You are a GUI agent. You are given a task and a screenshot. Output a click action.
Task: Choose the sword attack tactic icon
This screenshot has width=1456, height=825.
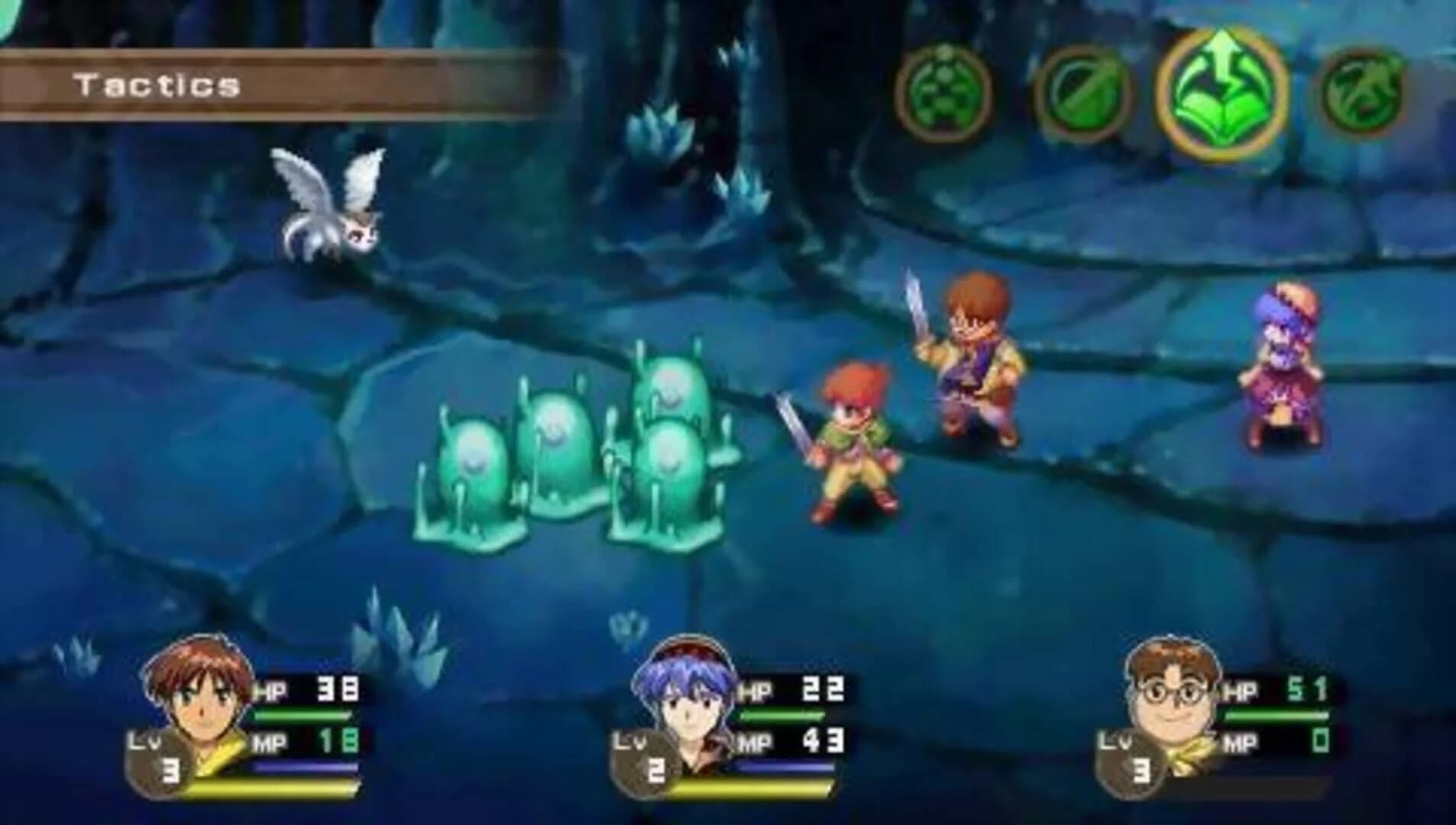[1085, 92]
